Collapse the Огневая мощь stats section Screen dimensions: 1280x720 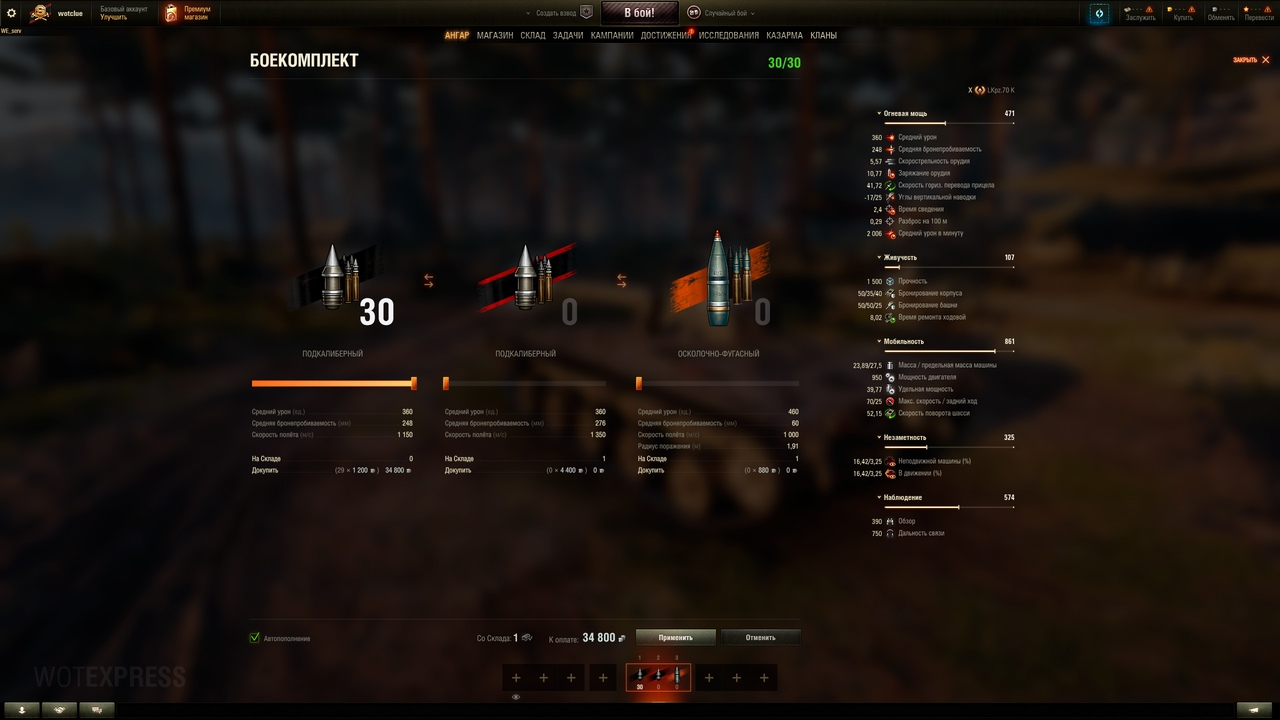tap(904, 114)
